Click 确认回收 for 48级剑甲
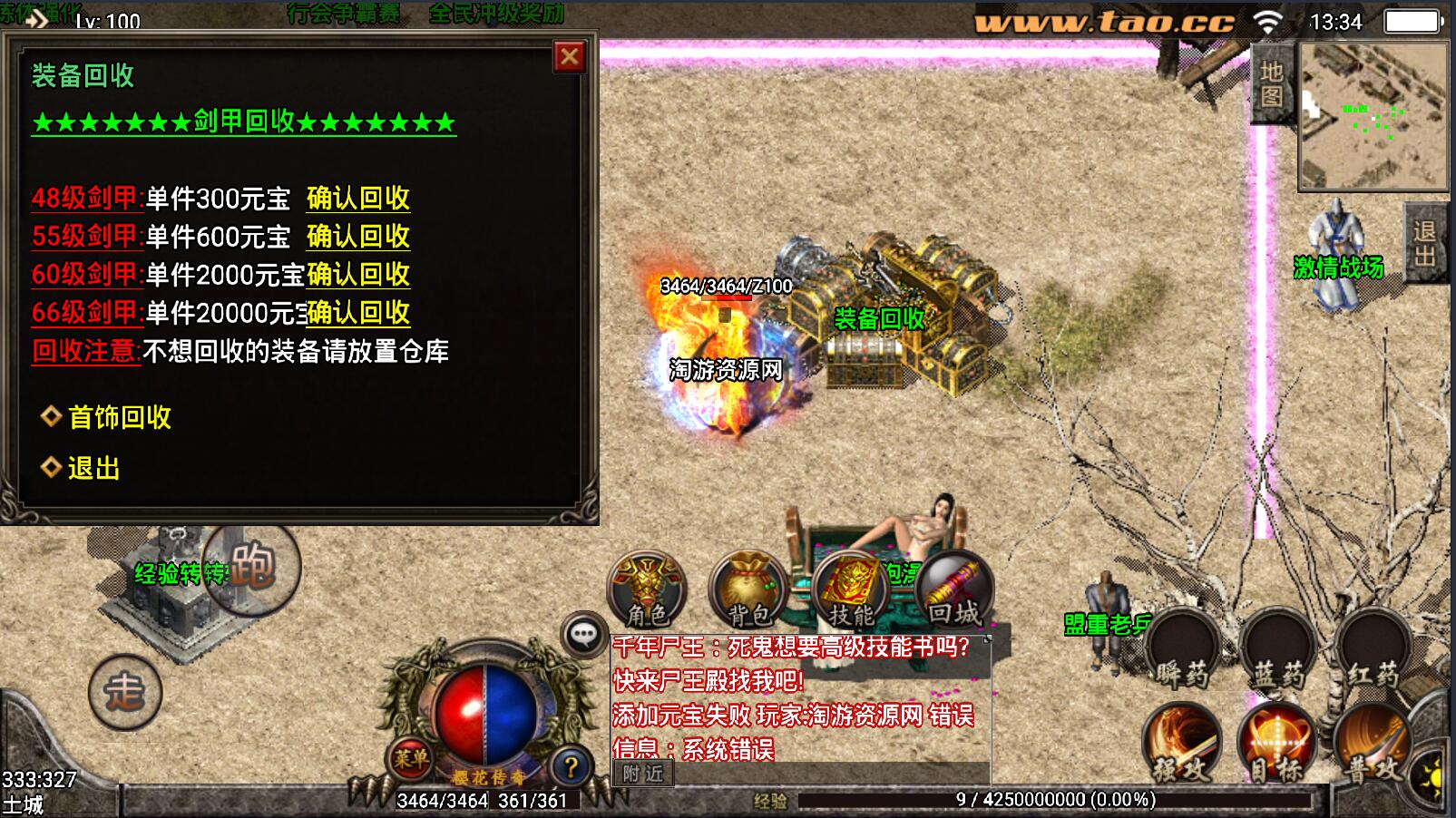This screenshot has height=818, width=1456. coord(358,198)
